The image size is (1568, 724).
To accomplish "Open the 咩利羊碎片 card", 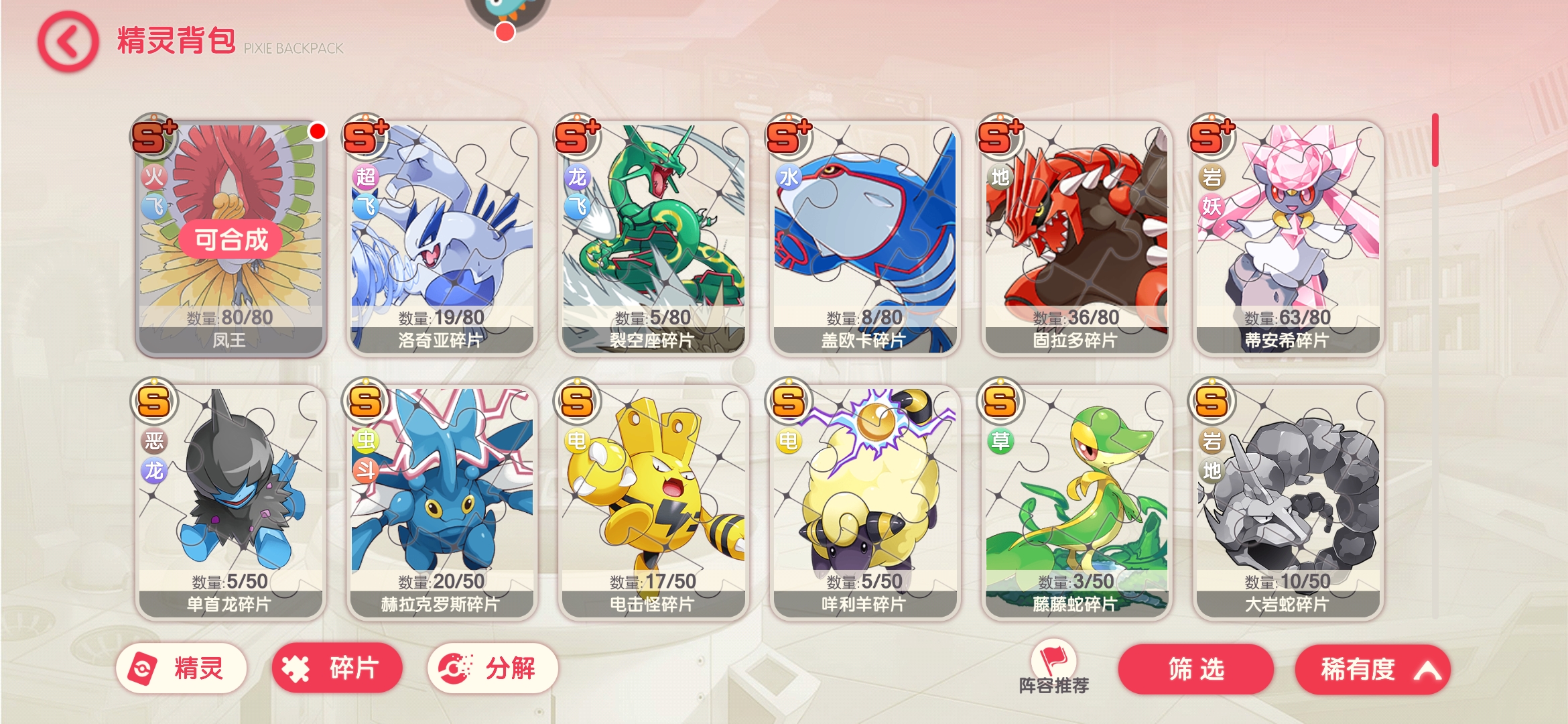I will pos(864,501).
